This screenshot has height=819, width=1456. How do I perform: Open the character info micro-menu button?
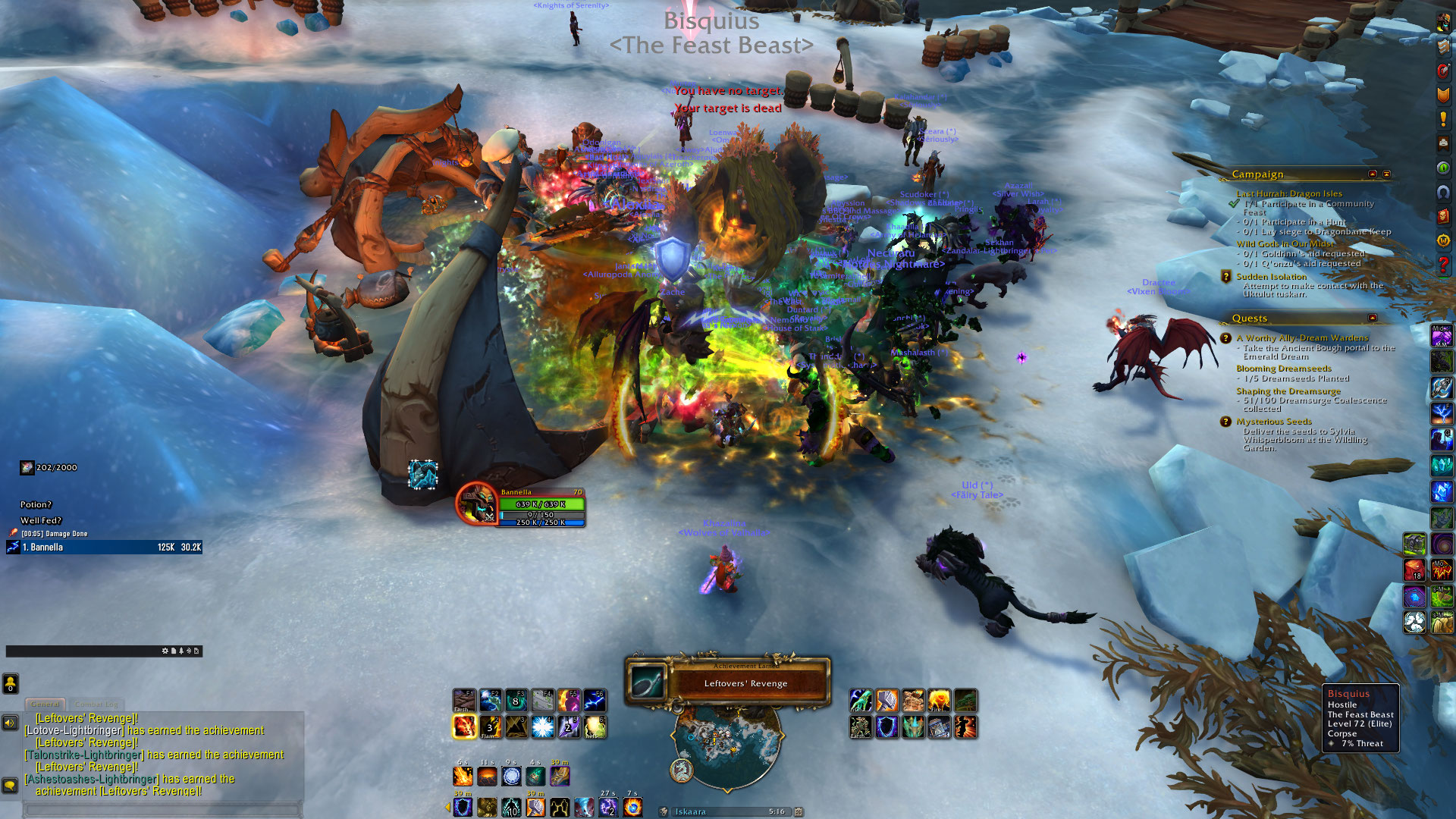pyautogui.click(x=1443, y=23)
